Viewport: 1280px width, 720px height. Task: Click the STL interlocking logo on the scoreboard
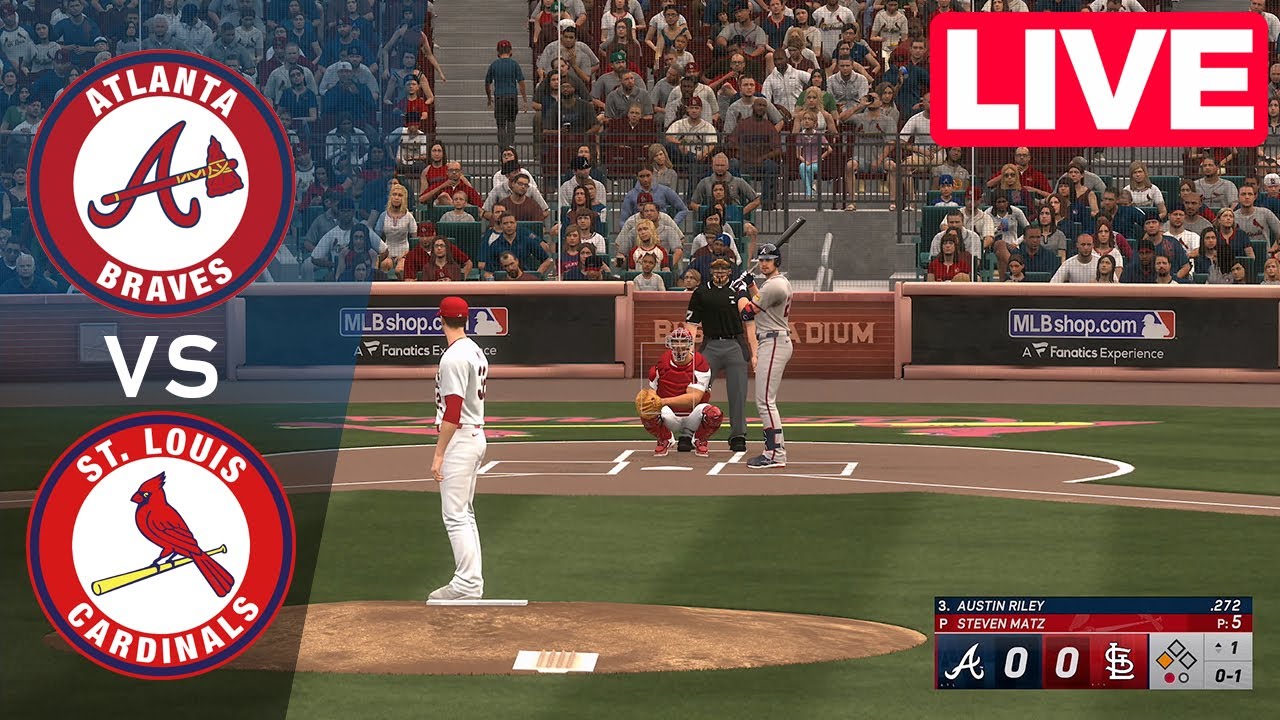(x=1120, y=660)
